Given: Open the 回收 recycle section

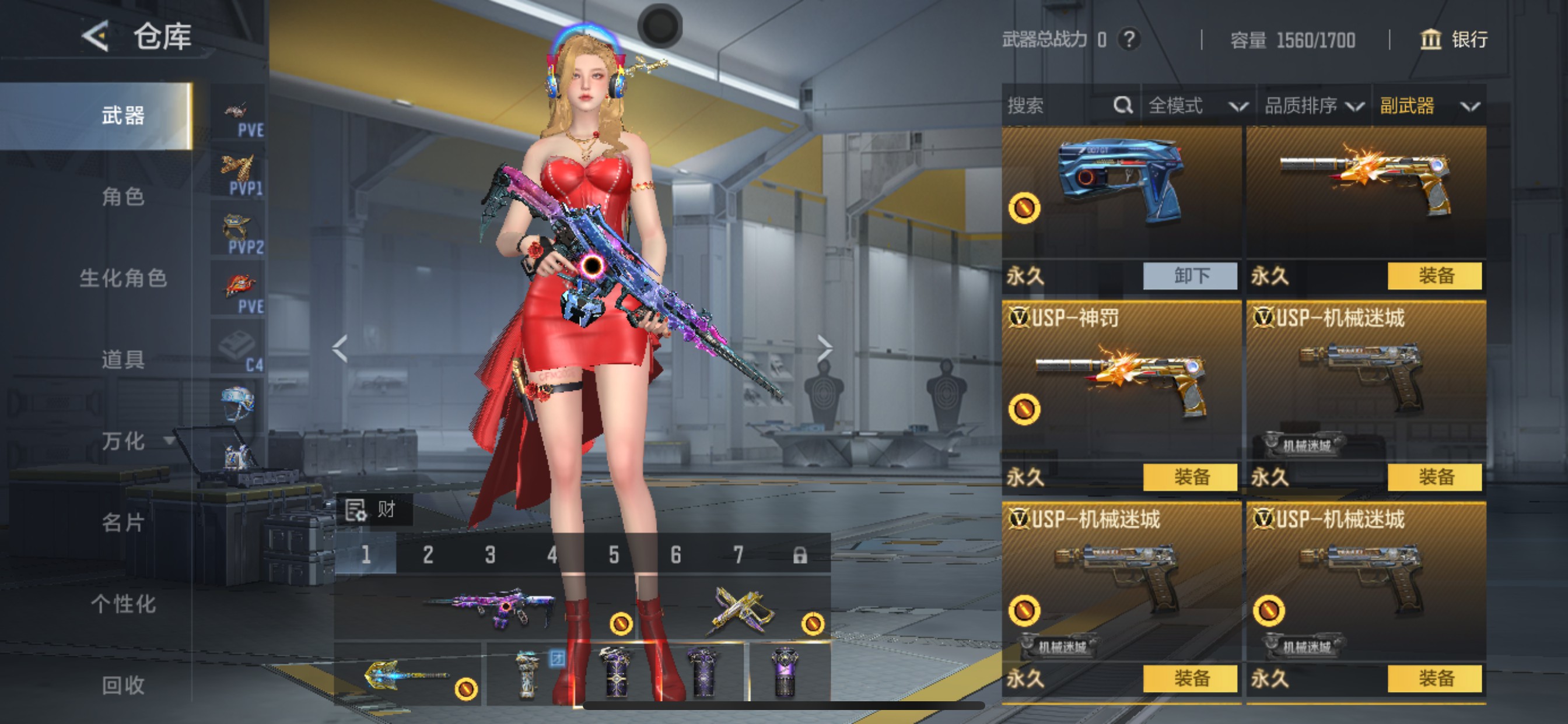Looking at the screenshot, I should pos(123,686).
